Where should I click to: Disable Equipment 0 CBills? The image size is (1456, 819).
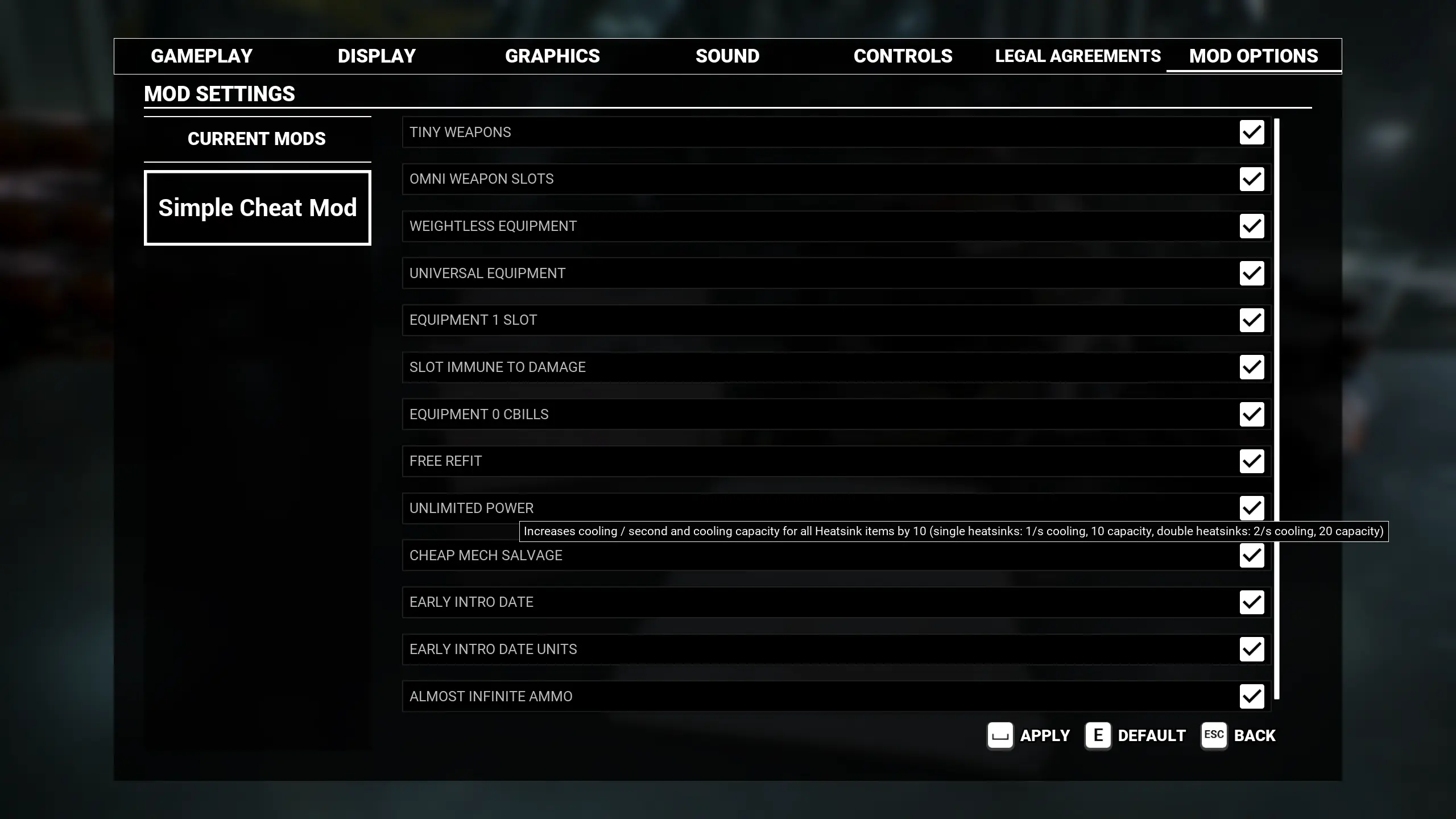click(x=1251, y=414)
